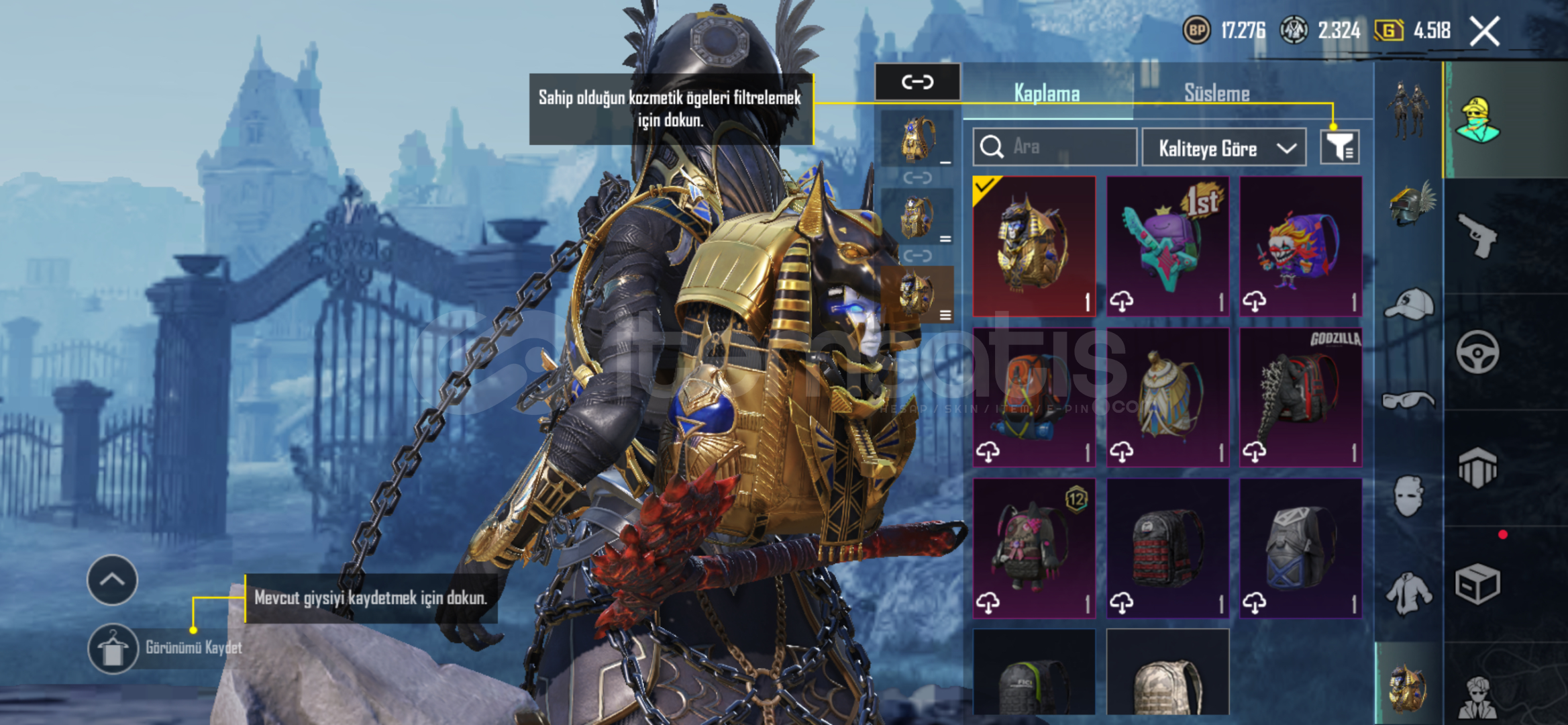The image size is (1568, 725).
Task: Select the Kaplama tab
Action: coord(1047,93)
